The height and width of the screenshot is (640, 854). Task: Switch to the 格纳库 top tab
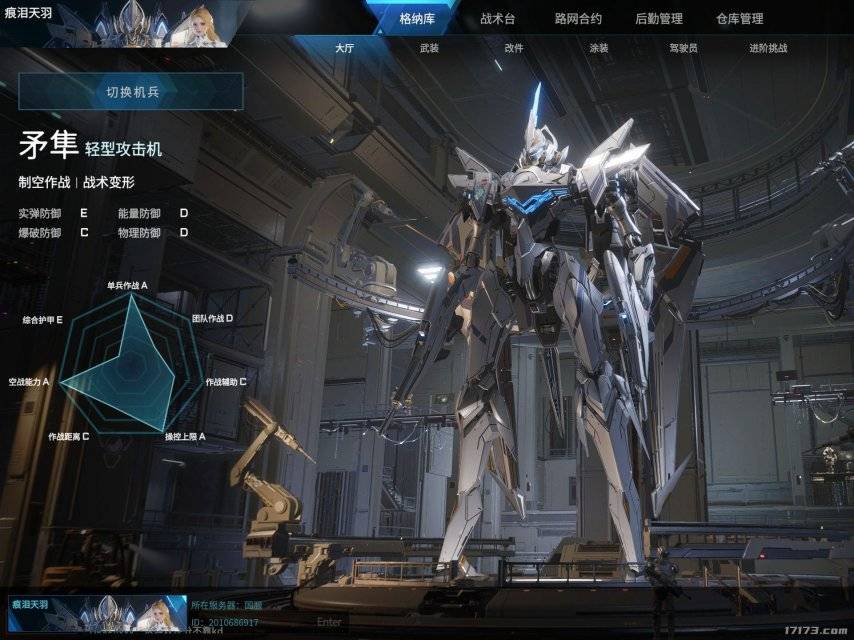417,18
